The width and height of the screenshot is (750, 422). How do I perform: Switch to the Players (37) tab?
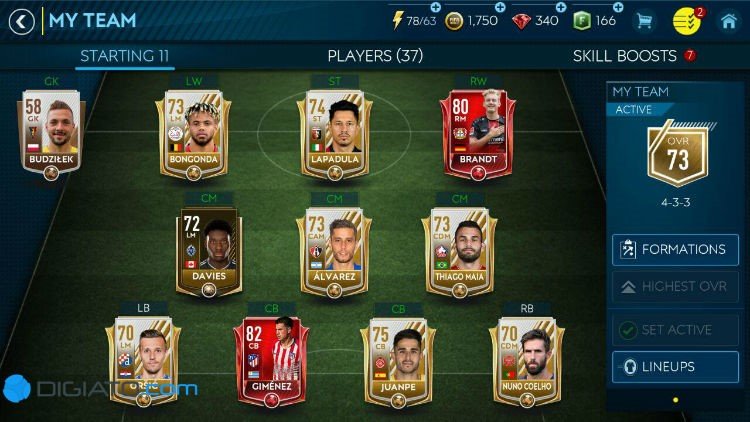pos(375,56)
